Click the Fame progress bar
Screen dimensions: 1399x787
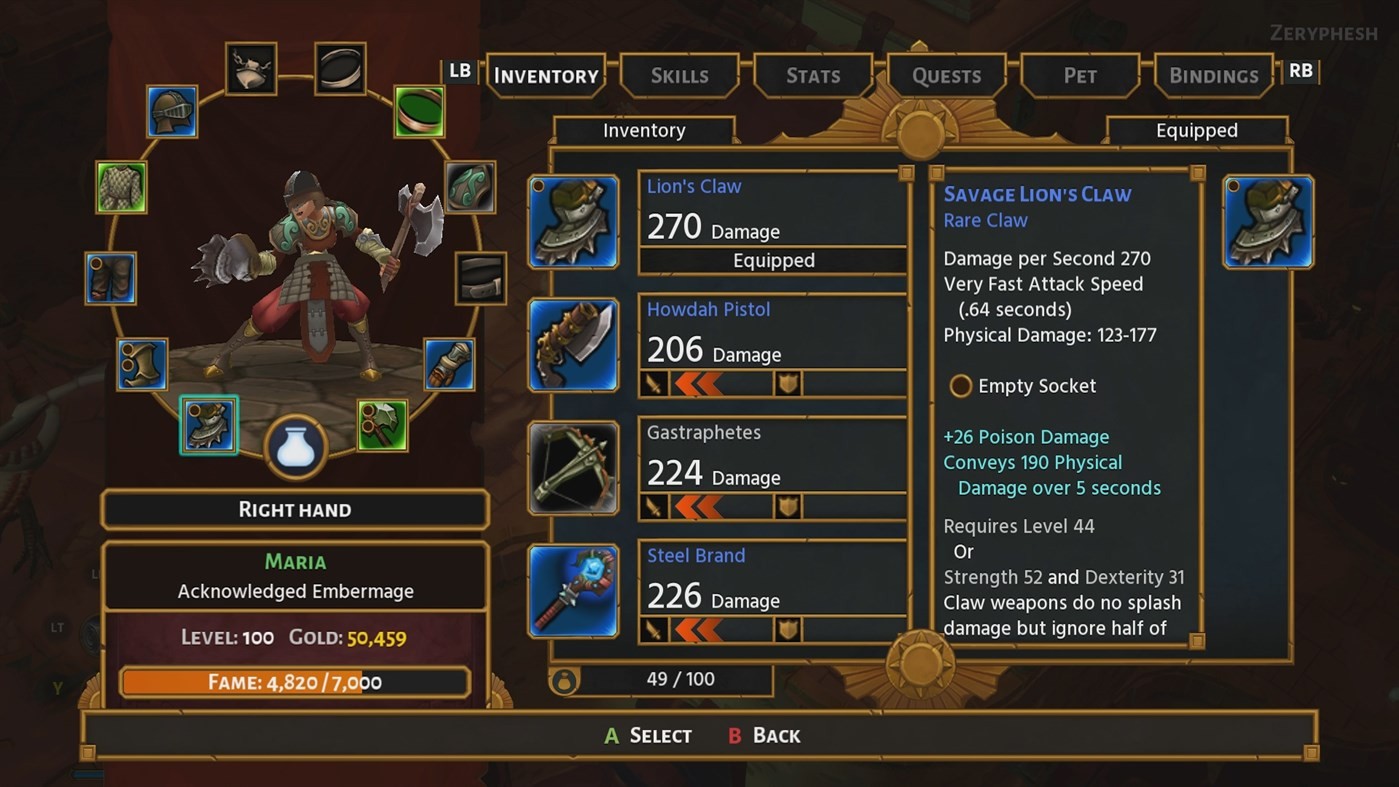[295, 681]
